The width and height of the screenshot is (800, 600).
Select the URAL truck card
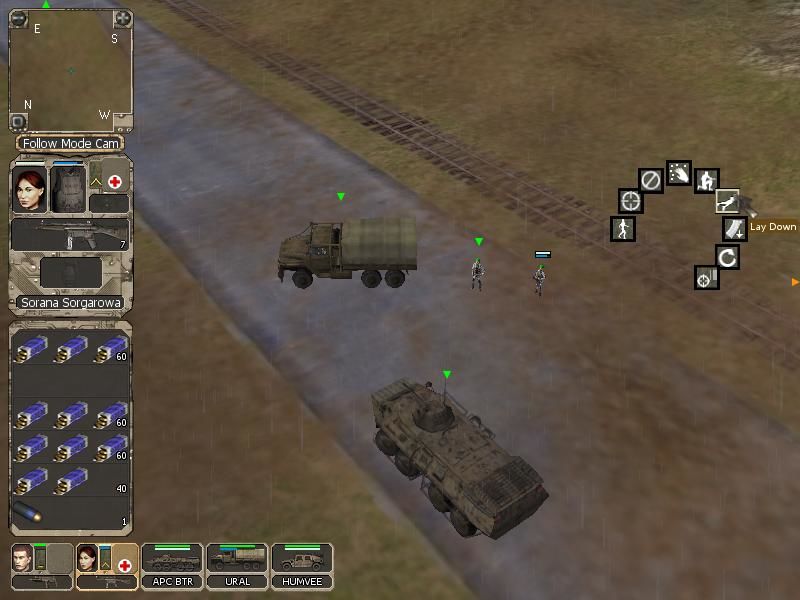click(x=236, y=566)
